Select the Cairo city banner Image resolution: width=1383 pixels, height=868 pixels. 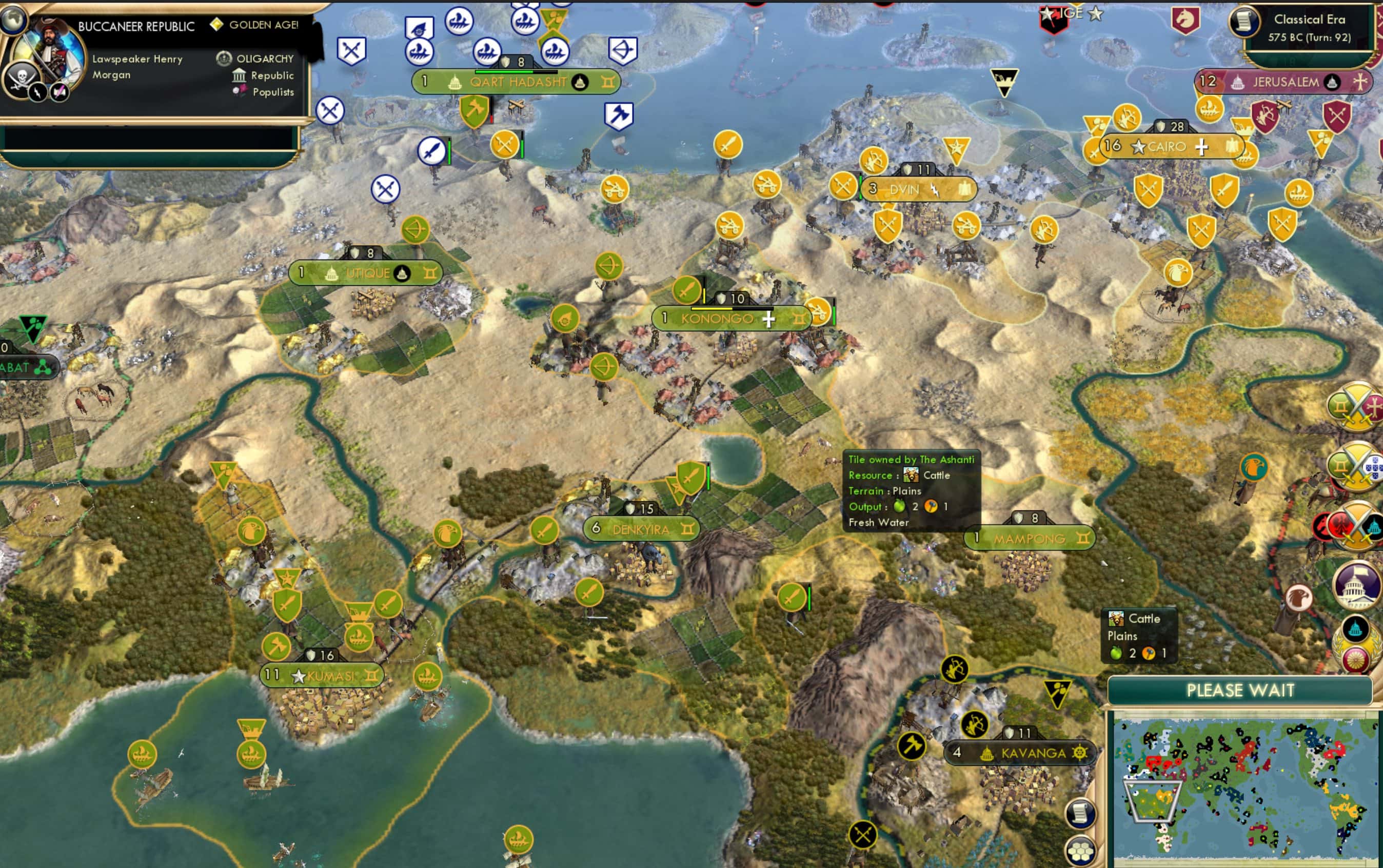[1168, 147]
